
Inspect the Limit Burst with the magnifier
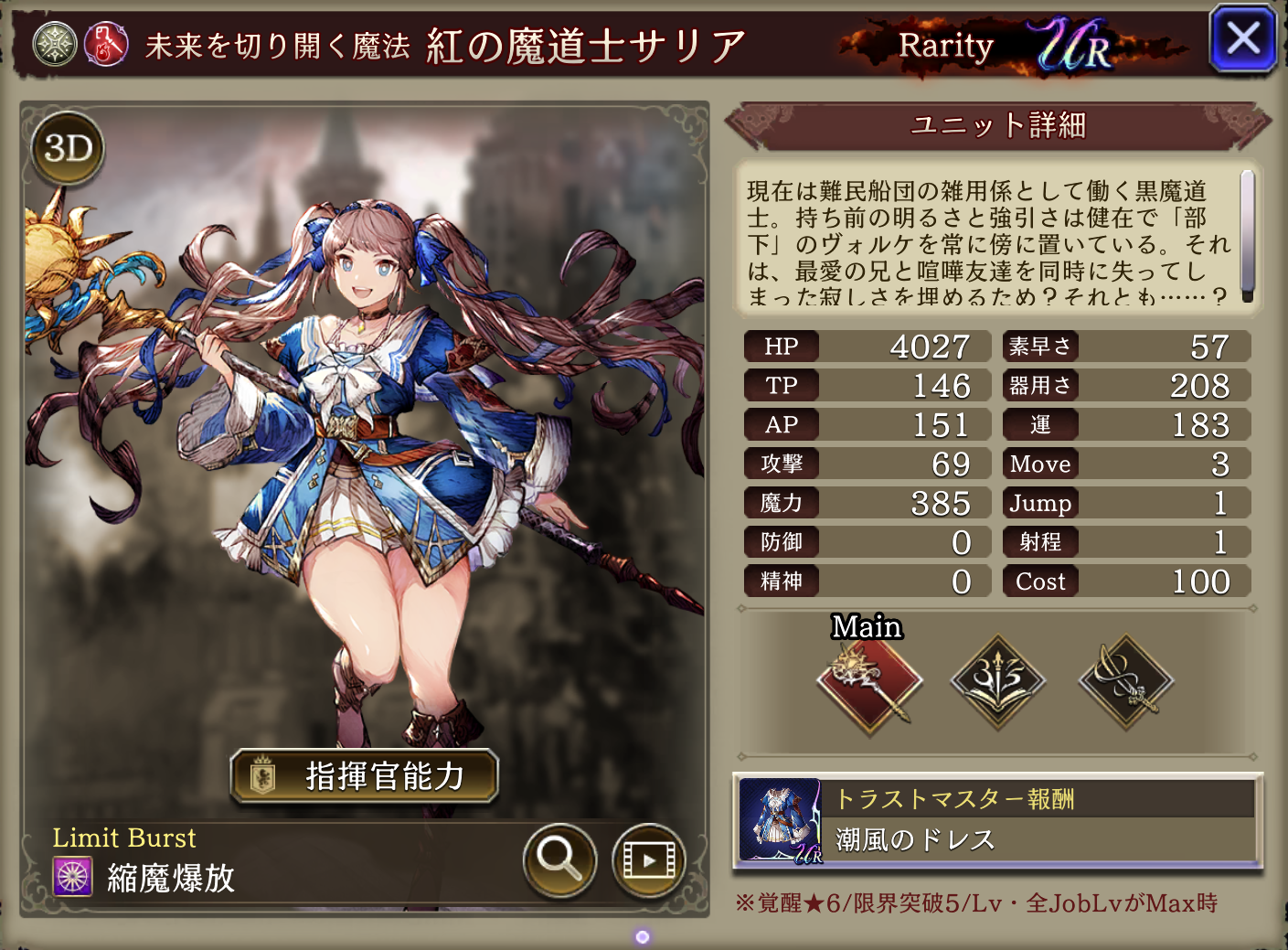click(559, 859)
